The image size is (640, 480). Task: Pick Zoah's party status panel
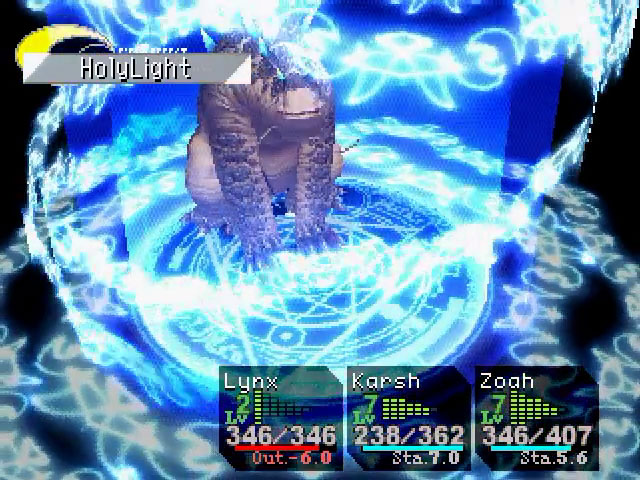pyautogui.click(x=536, y=418)
